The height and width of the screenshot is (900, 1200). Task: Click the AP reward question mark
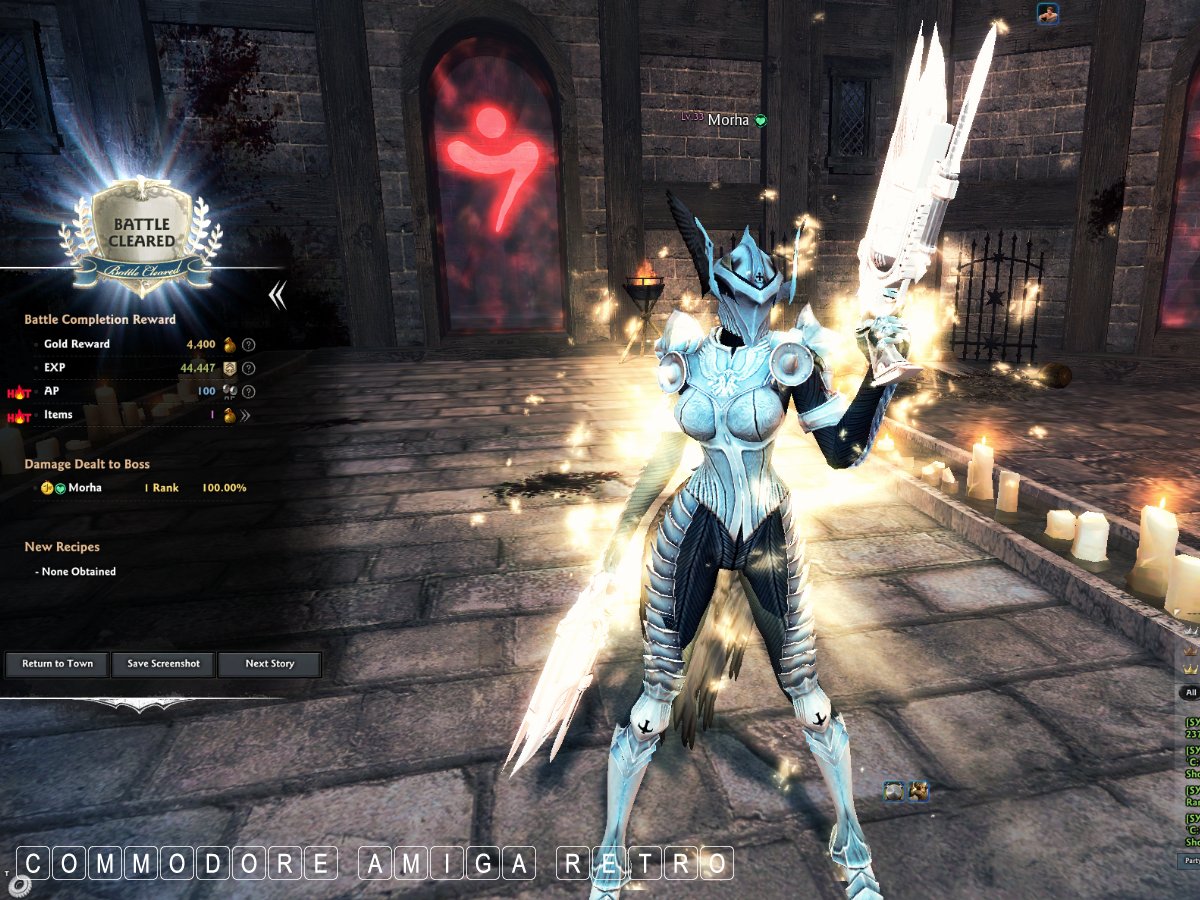249,392
